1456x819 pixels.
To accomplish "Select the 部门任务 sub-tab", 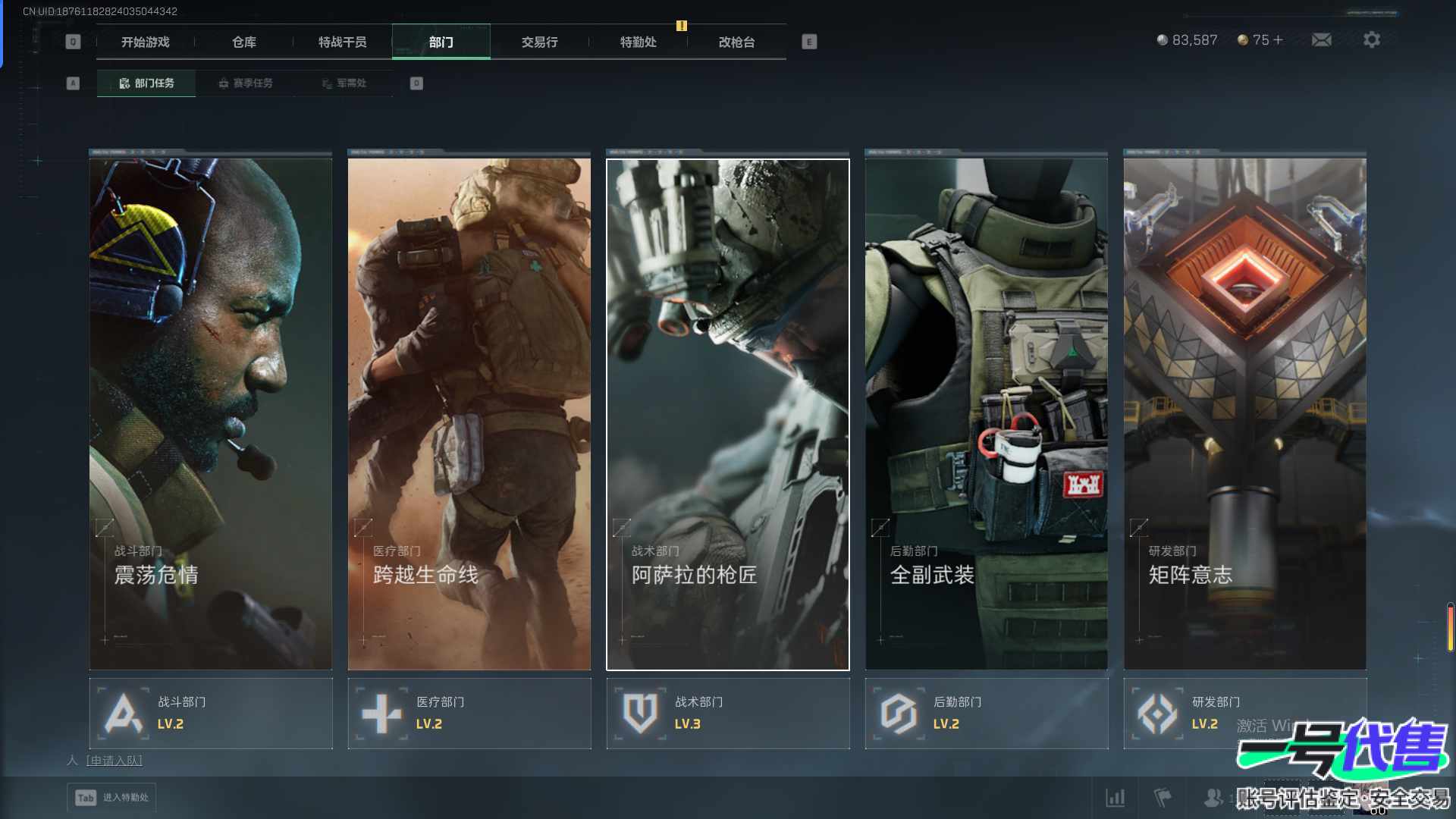I will 146,83.
